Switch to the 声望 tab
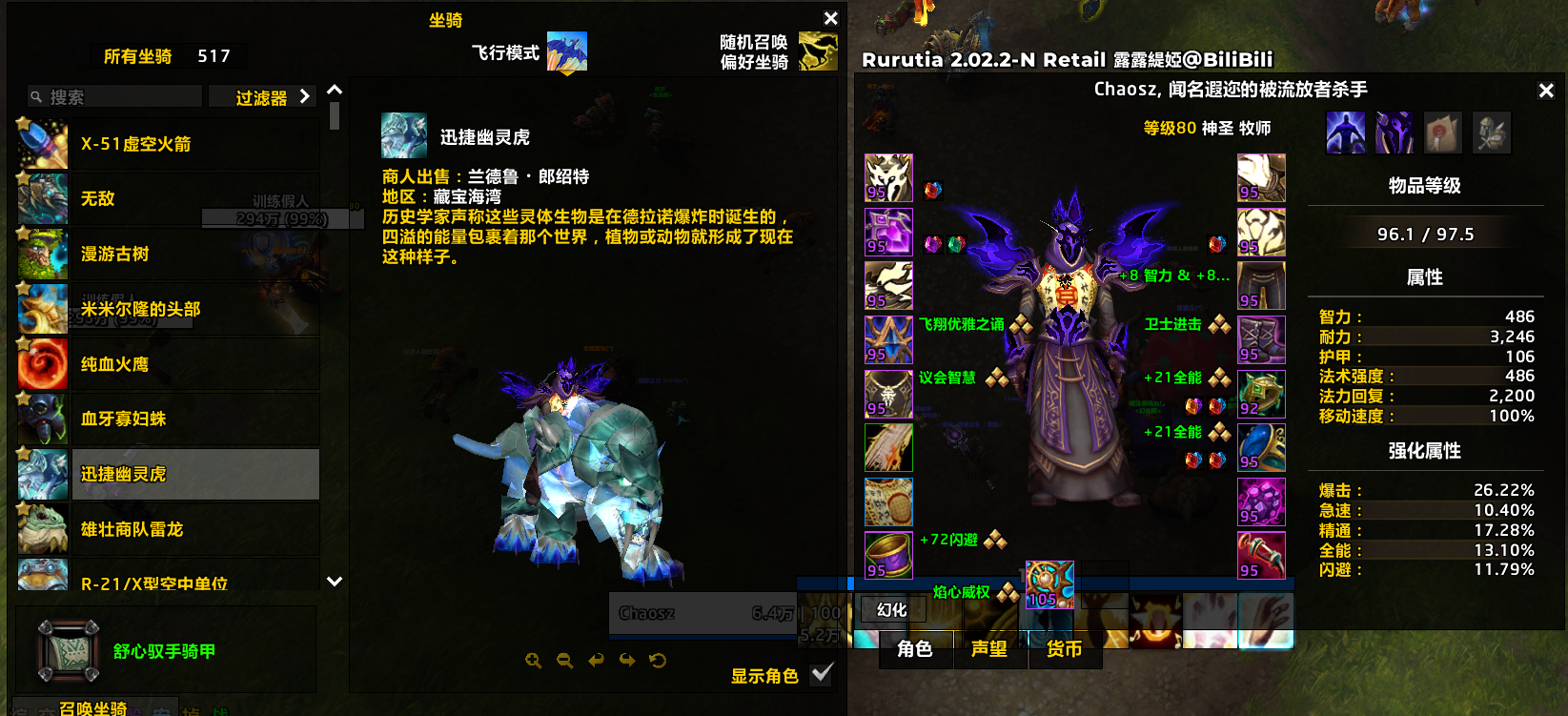 tap(989, 652)
